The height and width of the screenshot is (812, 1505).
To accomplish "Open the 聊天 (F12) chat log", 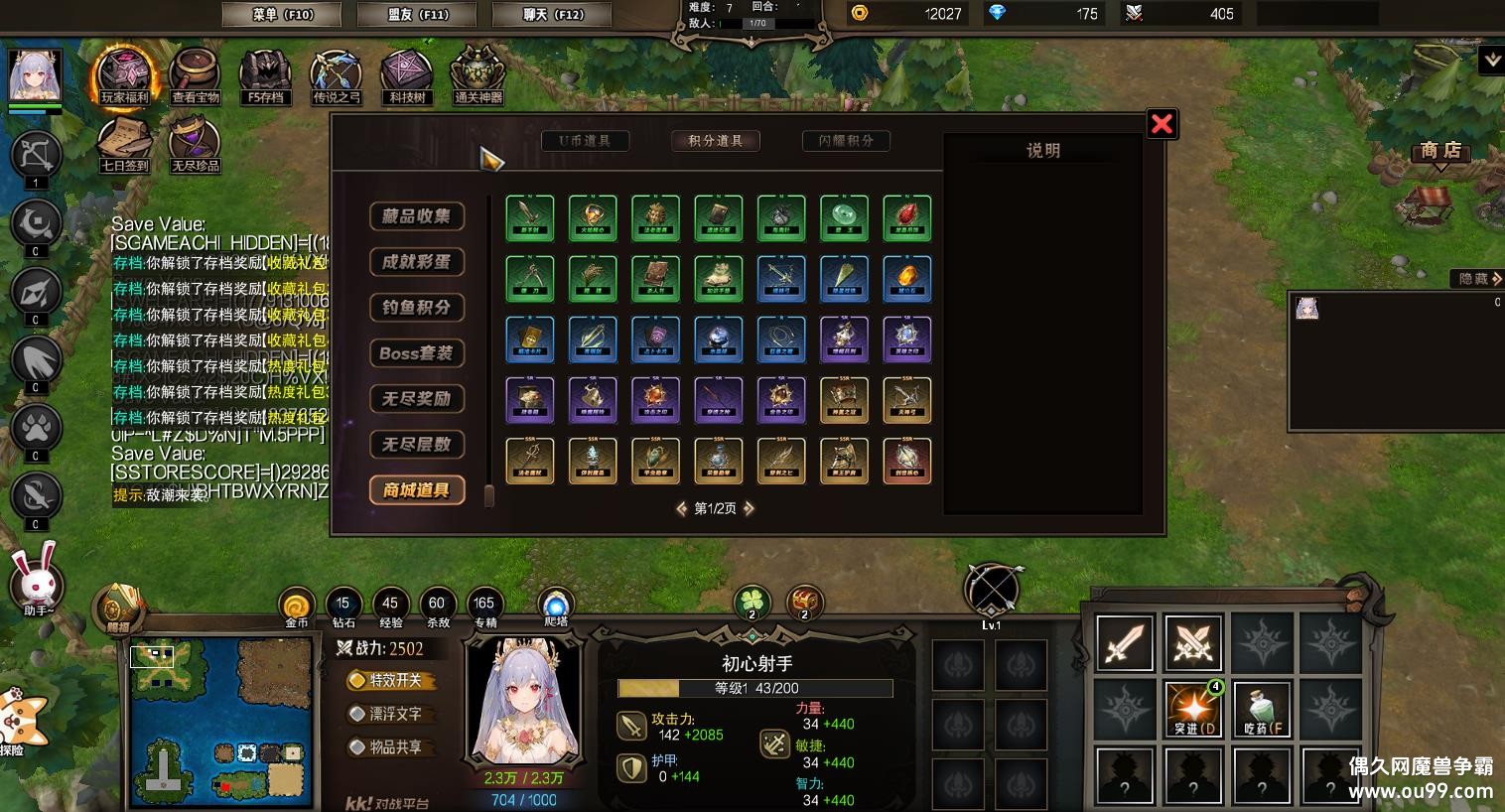I will (x=553, y=15).
